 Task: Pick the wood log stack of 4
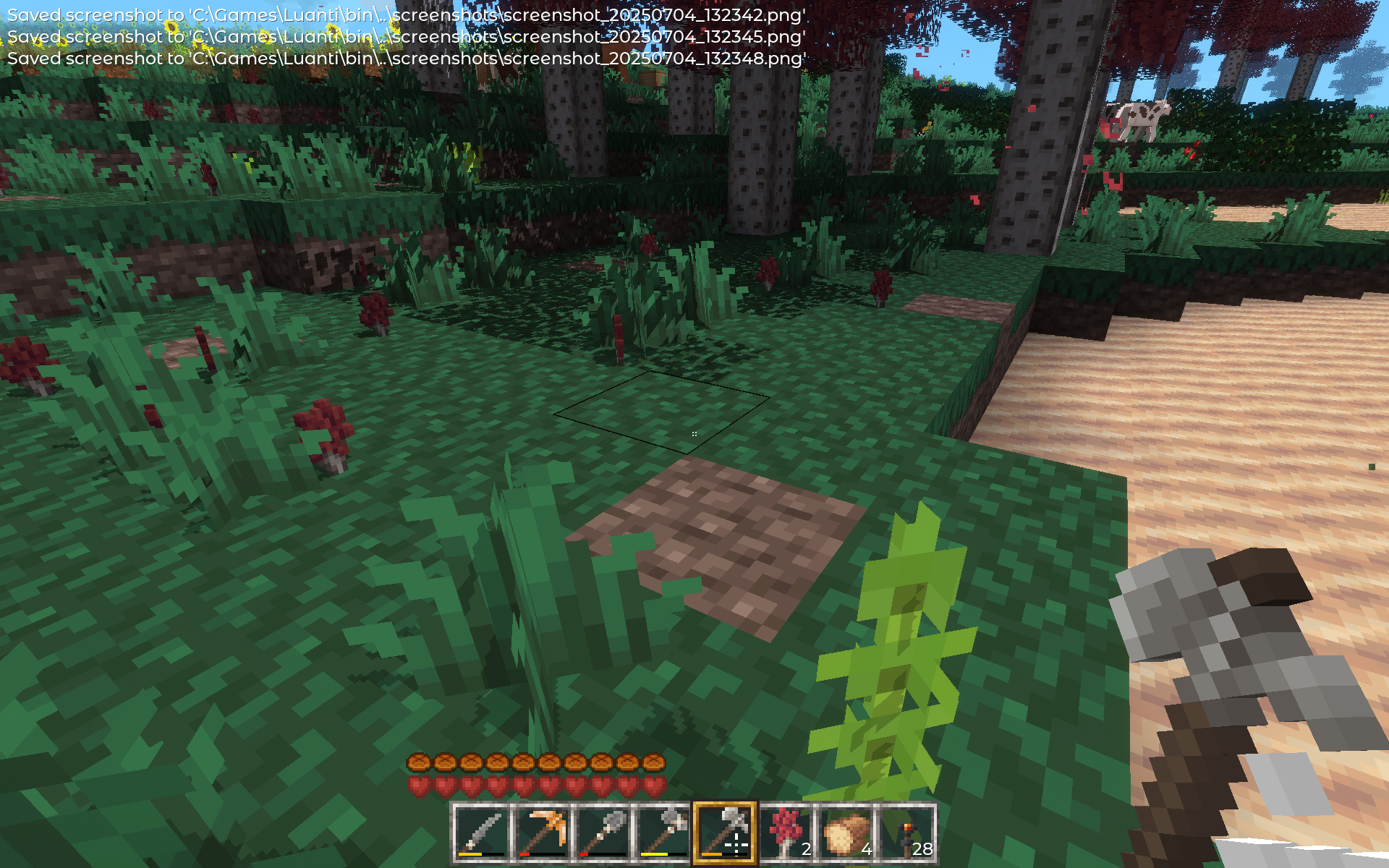coord(846,833)
